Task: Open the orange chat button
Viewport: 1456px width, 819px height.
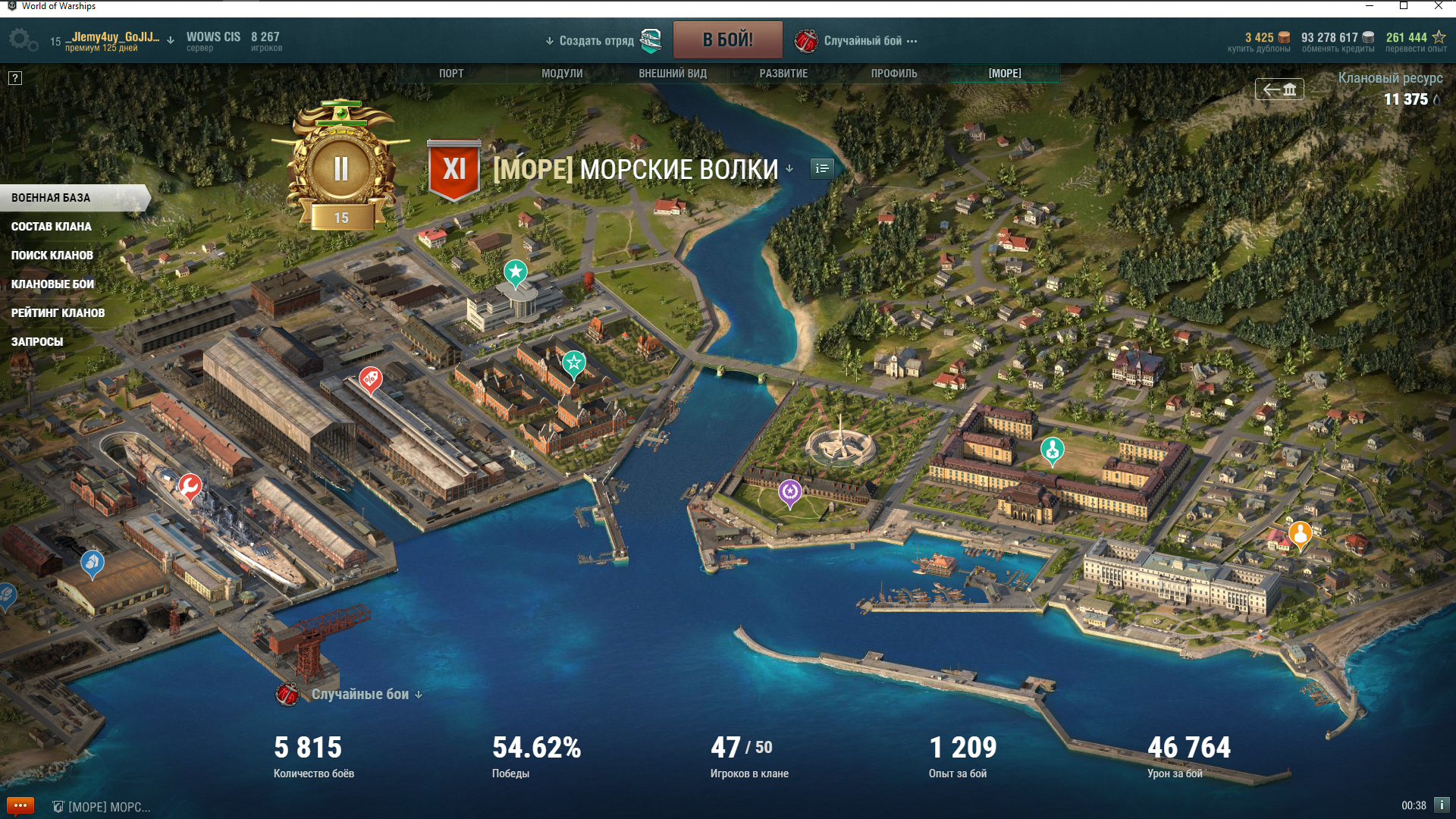Action: coord(20,805)
